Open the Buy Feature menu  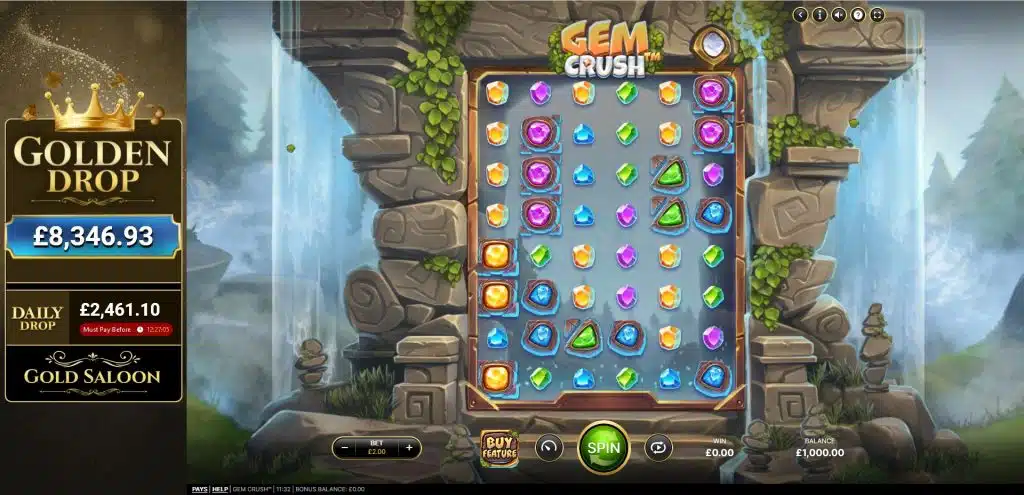[499, 447]
